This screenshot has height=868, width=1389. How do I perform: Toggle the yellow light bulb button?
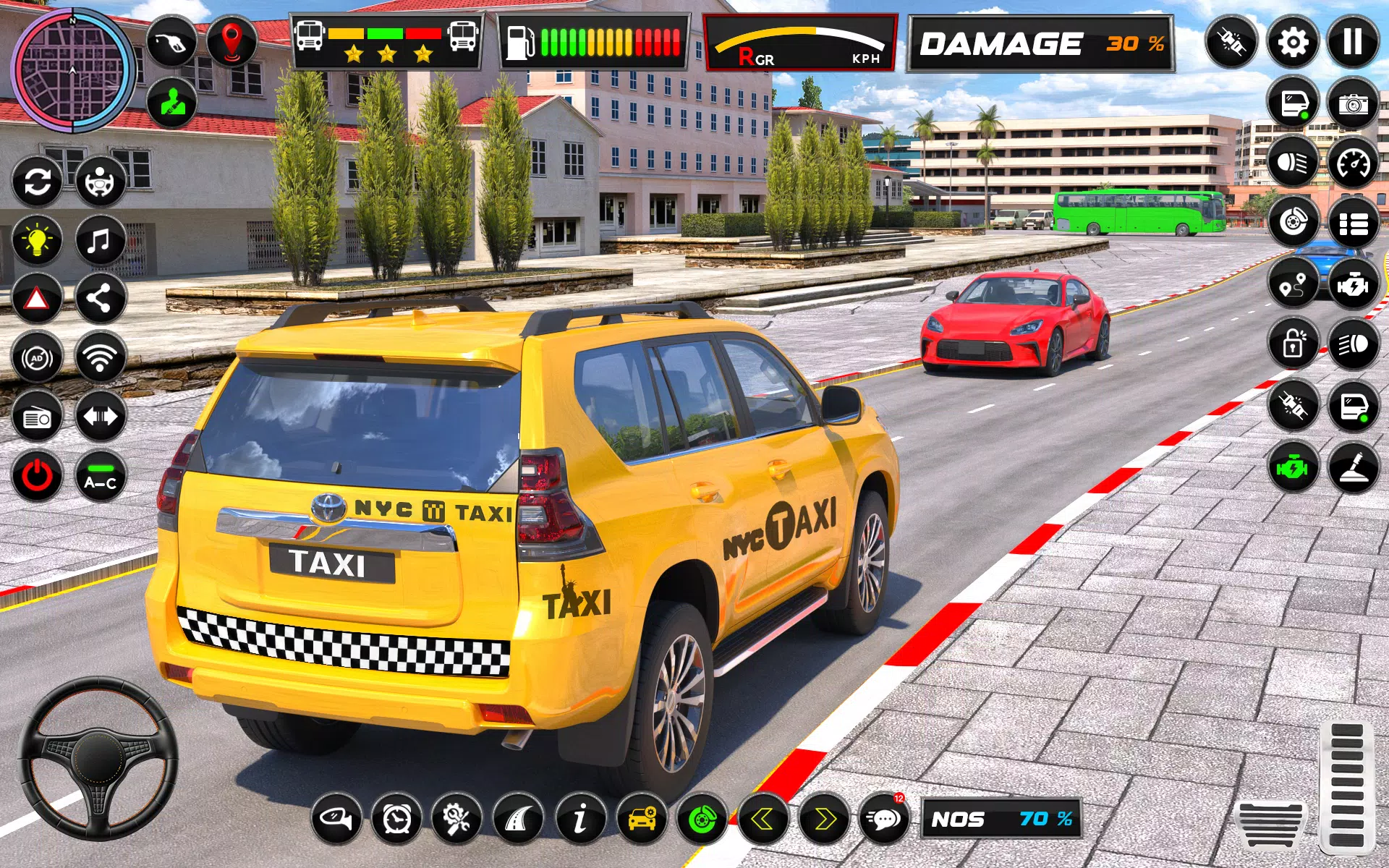pyautogui.click(x=37, y=239)
